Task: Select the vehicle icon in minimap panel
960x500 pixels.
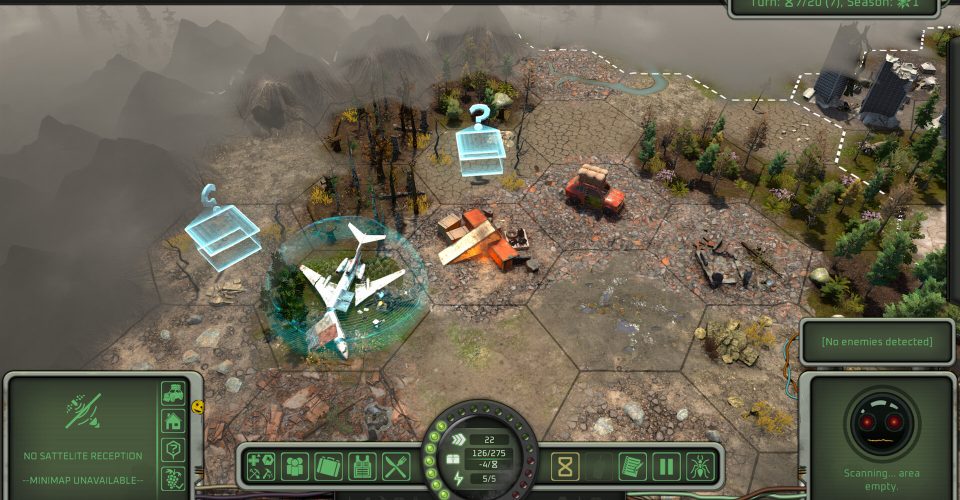Action: tap(174, 393)
